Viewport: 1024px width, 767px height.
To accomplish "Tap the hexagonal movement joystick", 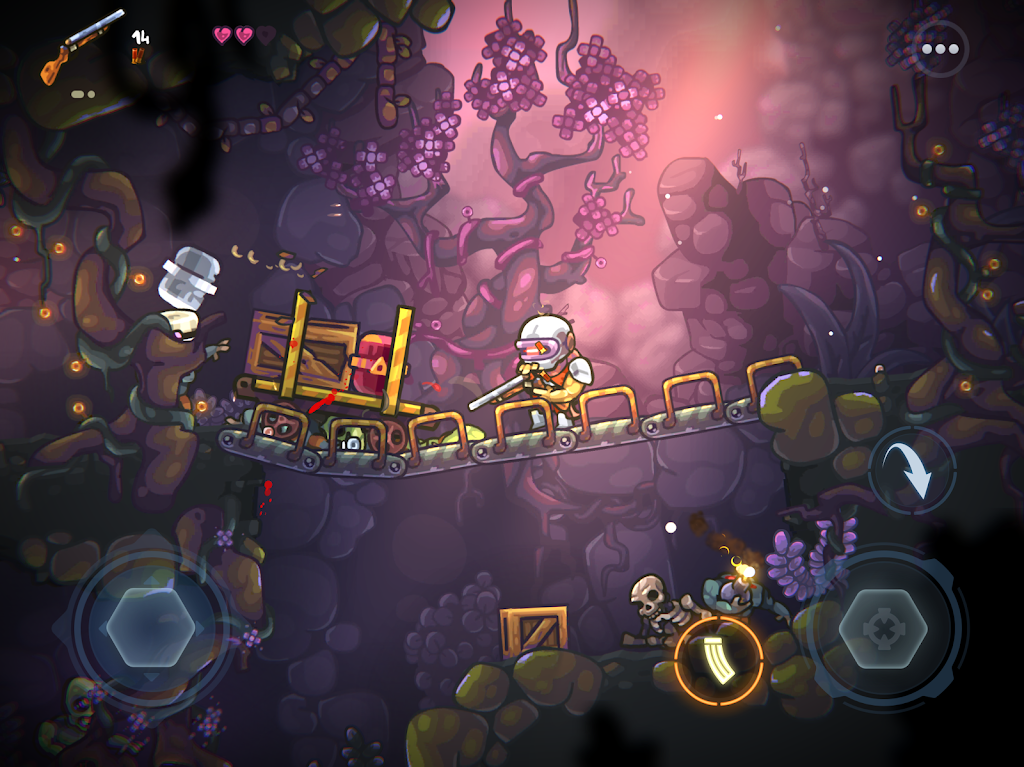I will point(150,628).
